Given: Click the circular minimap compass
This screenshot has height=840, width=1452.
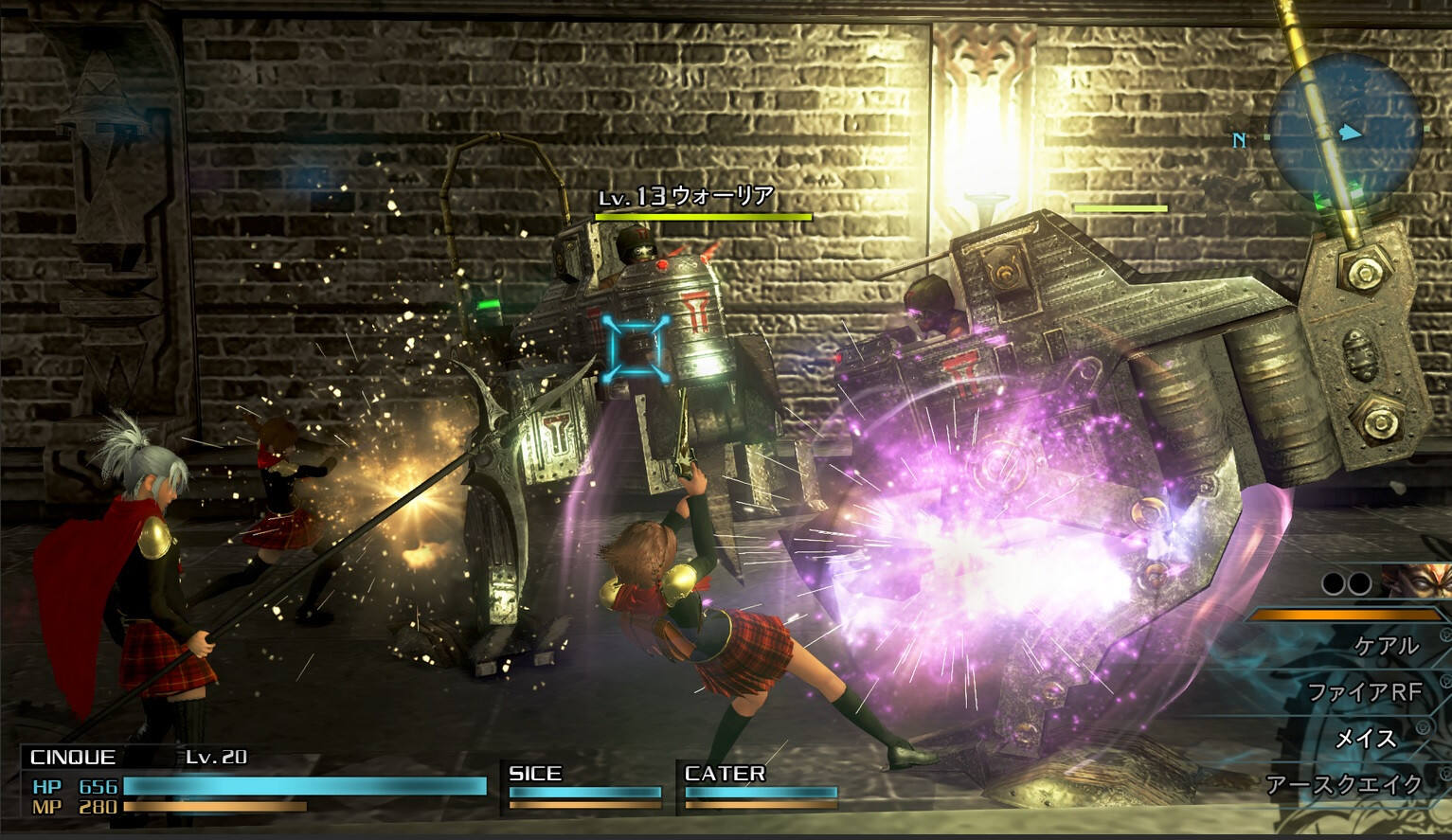Looking at the screenshot, I should pos(1344,132).
